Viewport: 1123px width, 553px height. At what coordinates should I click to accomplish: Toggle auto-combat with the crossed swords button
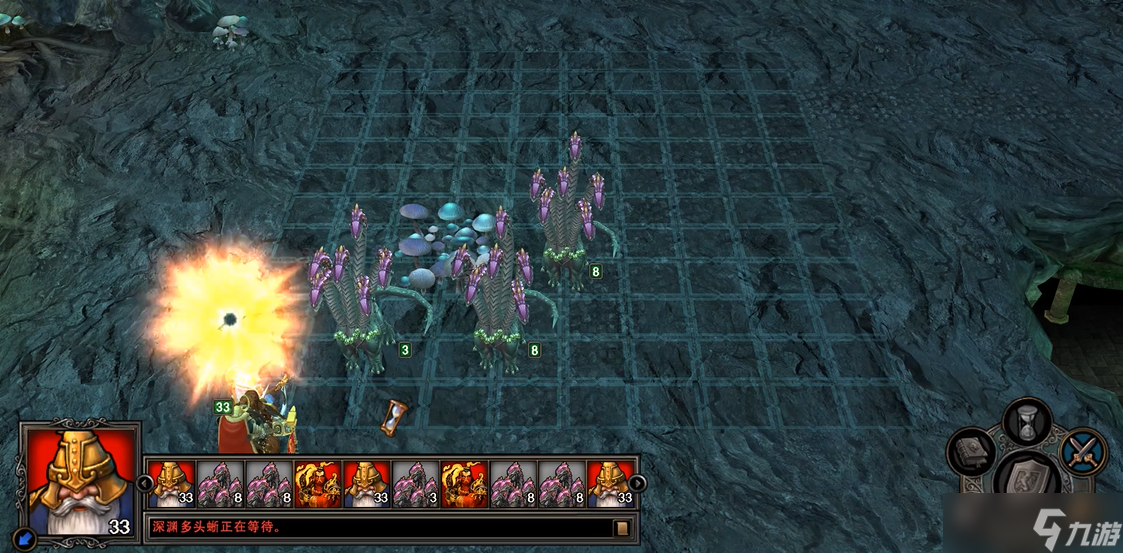pos(1083,451)
